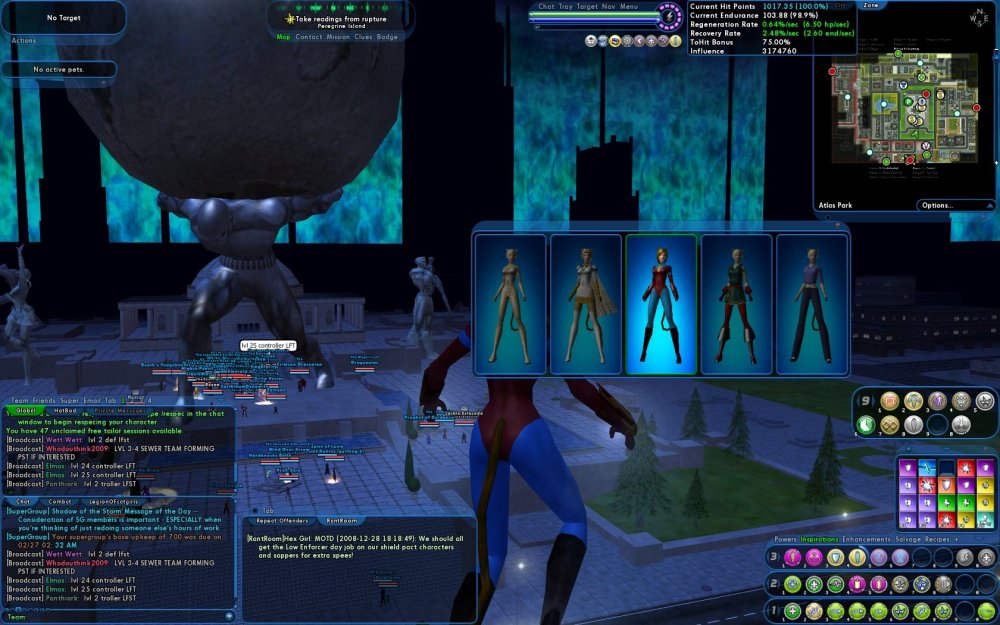Screen dimensions: 1000x625
Task: Switch to the Zone map tab
Action: coord(871,5)
